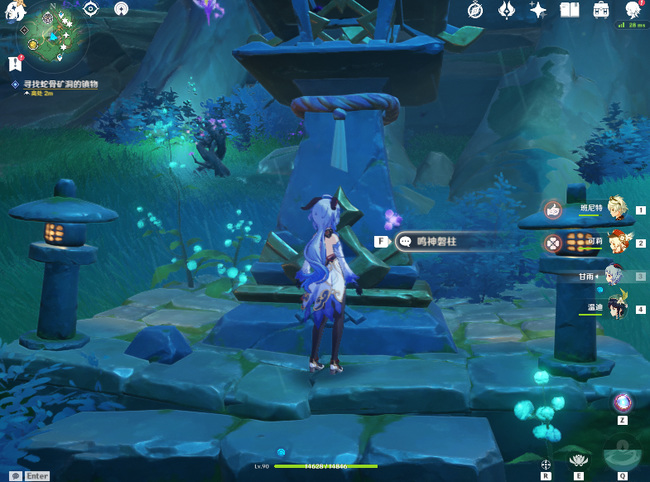Open the adventurer handbook book icon
The image size is (650, 482).
[x=570, y=10]
